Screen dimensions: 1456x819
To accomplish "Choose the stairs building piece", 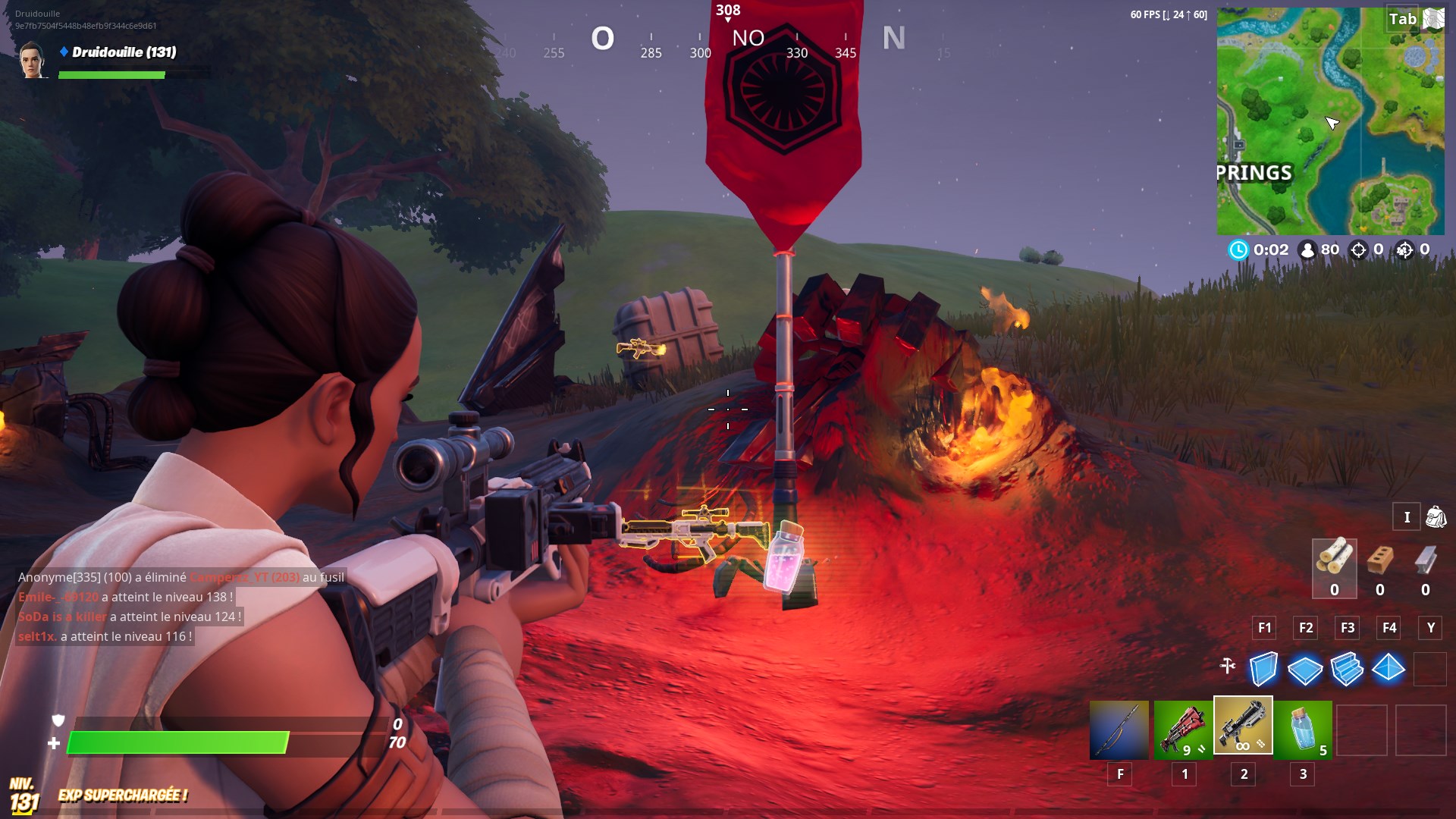I will (1347, 669).
